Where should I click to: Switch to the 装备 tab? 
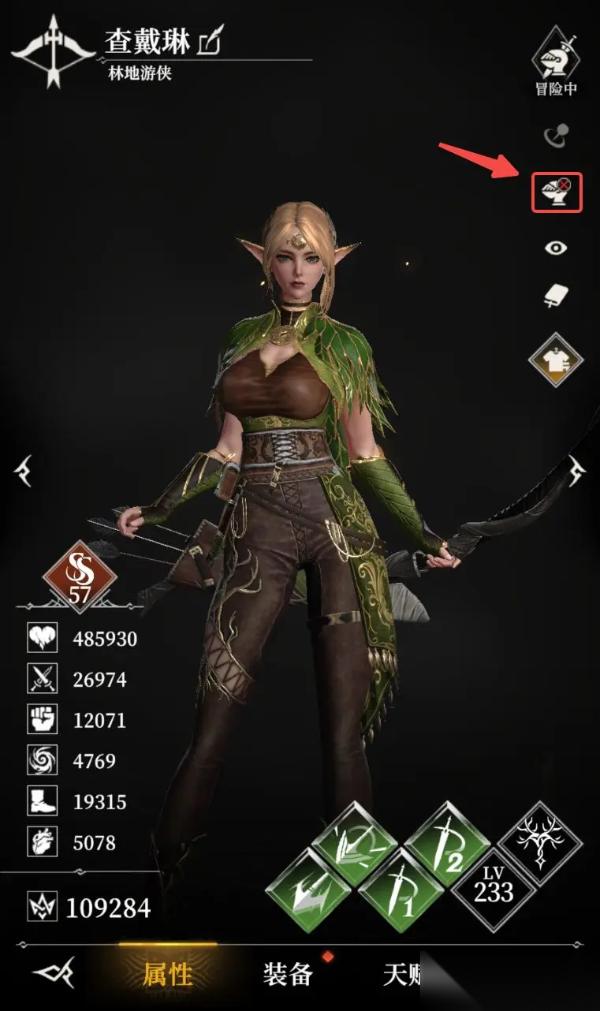click(x=288, y=973)
